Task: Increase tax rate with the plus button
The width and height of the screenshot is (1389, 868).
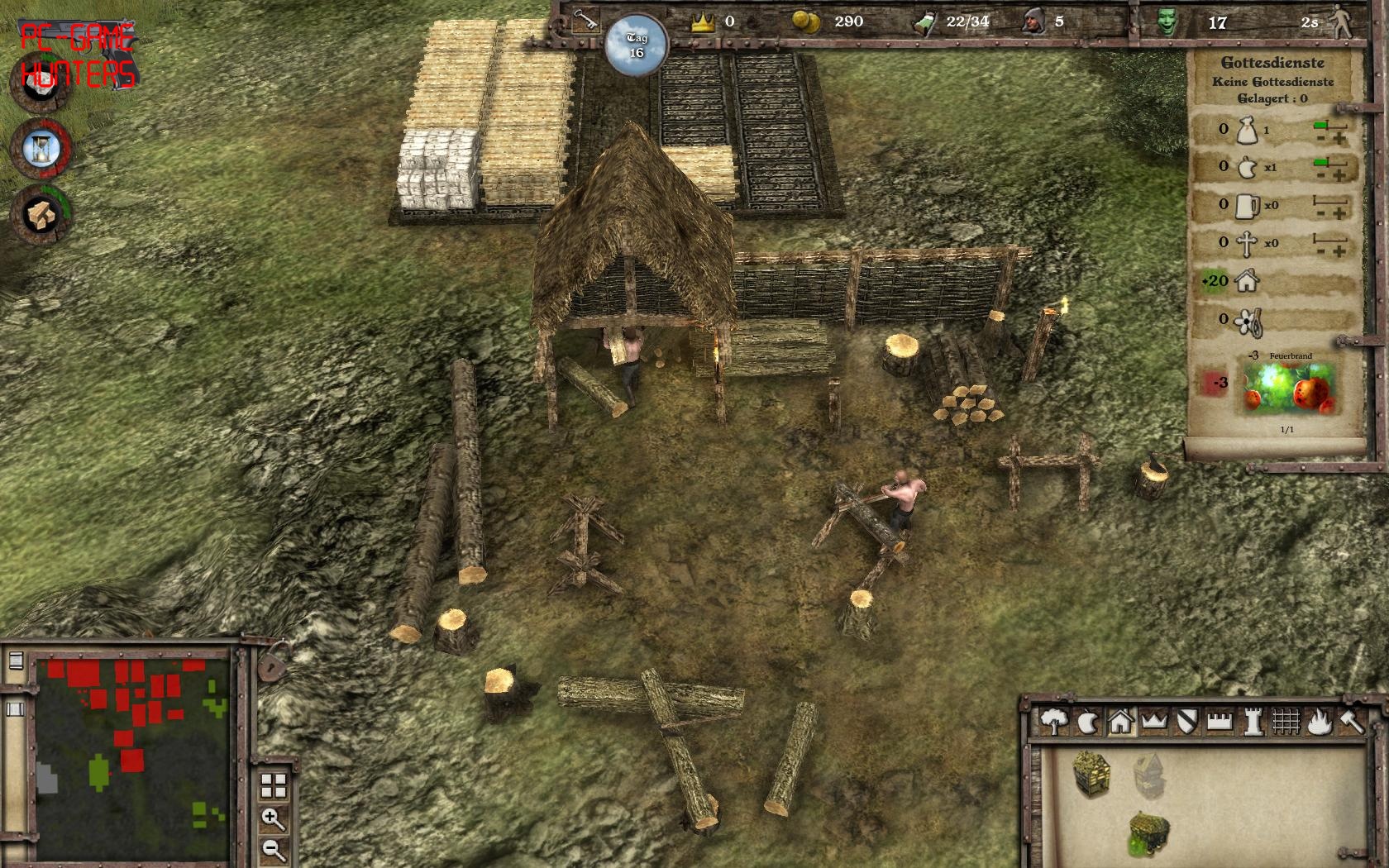Action: pos(1339,139)
